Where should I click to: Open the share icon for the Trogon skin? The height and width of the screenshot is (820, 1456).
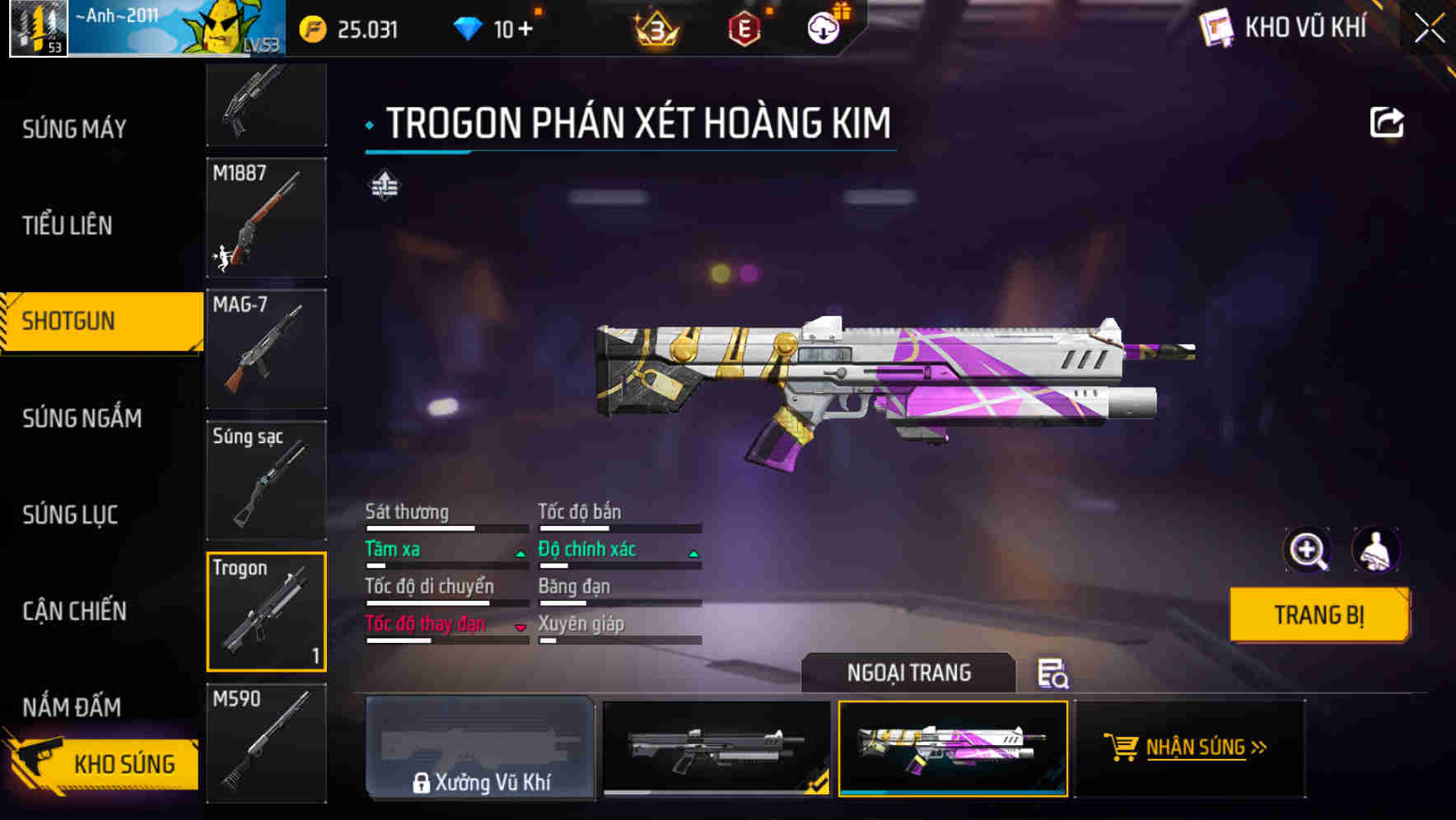click(x=1388, y=122)
